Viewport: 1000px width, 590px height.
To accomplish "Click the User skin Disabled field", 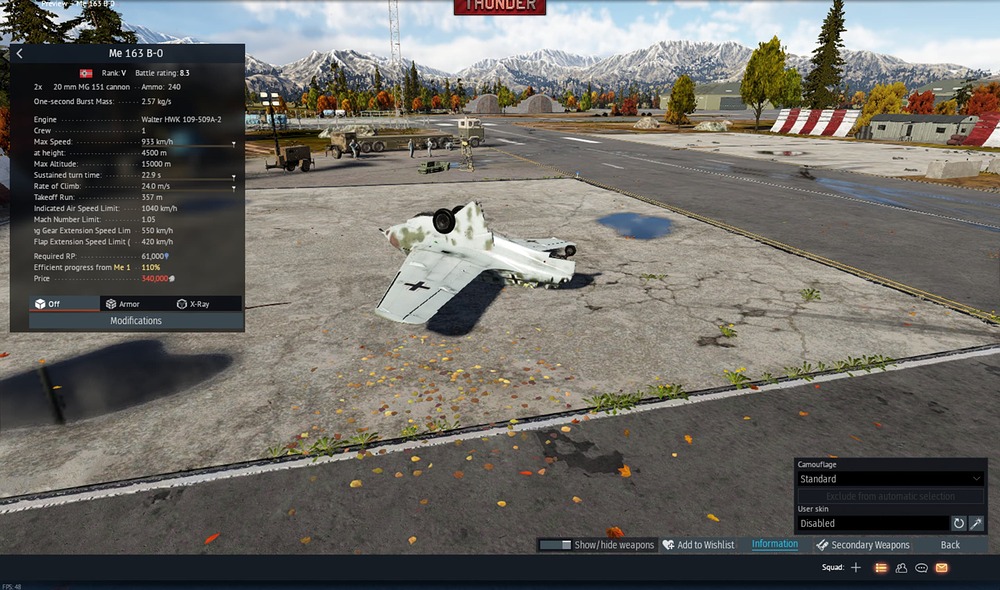I will click(x=871, y=523).
